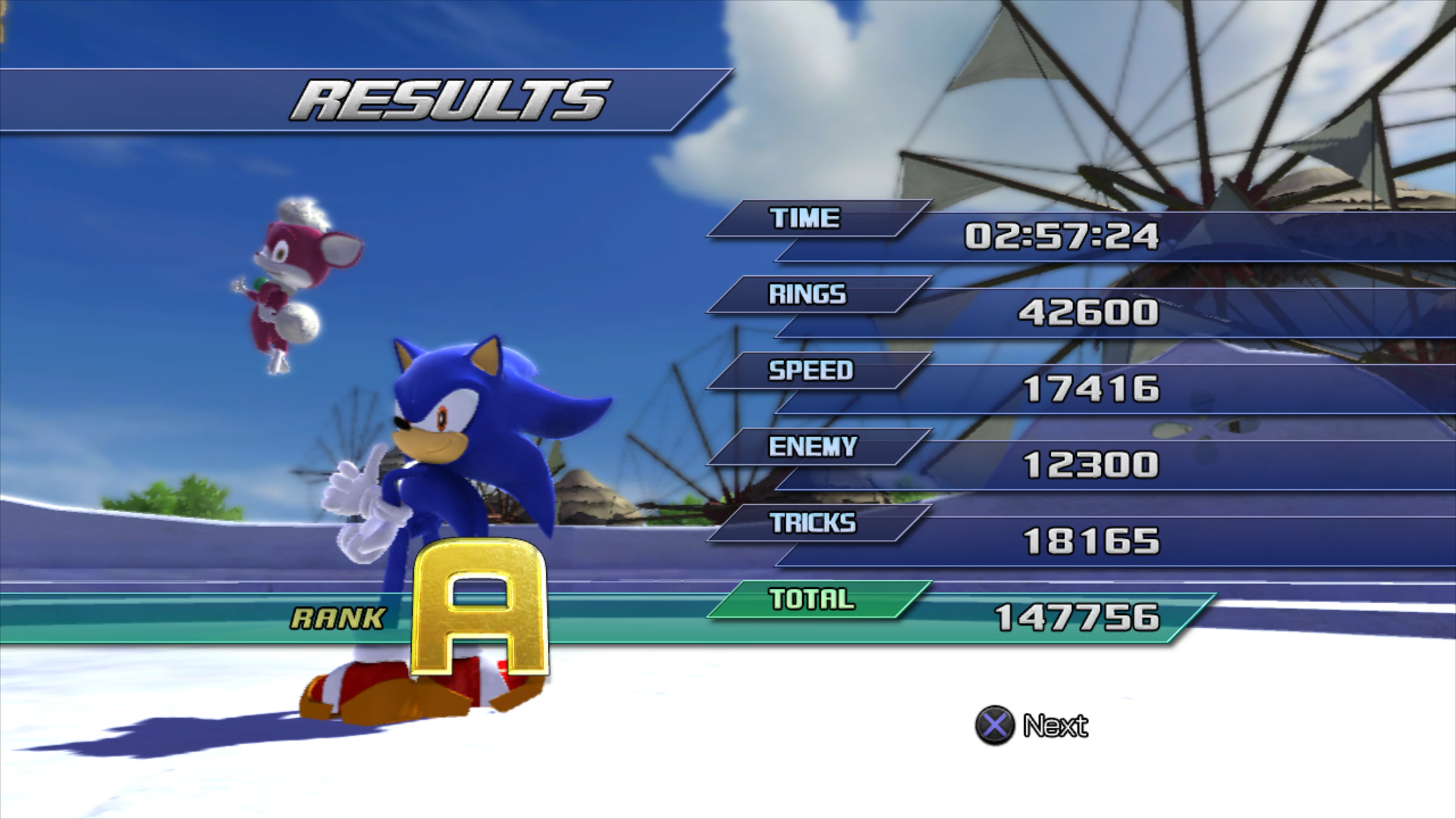Click the RINGS stat label plate

click(x=804, y=295)
